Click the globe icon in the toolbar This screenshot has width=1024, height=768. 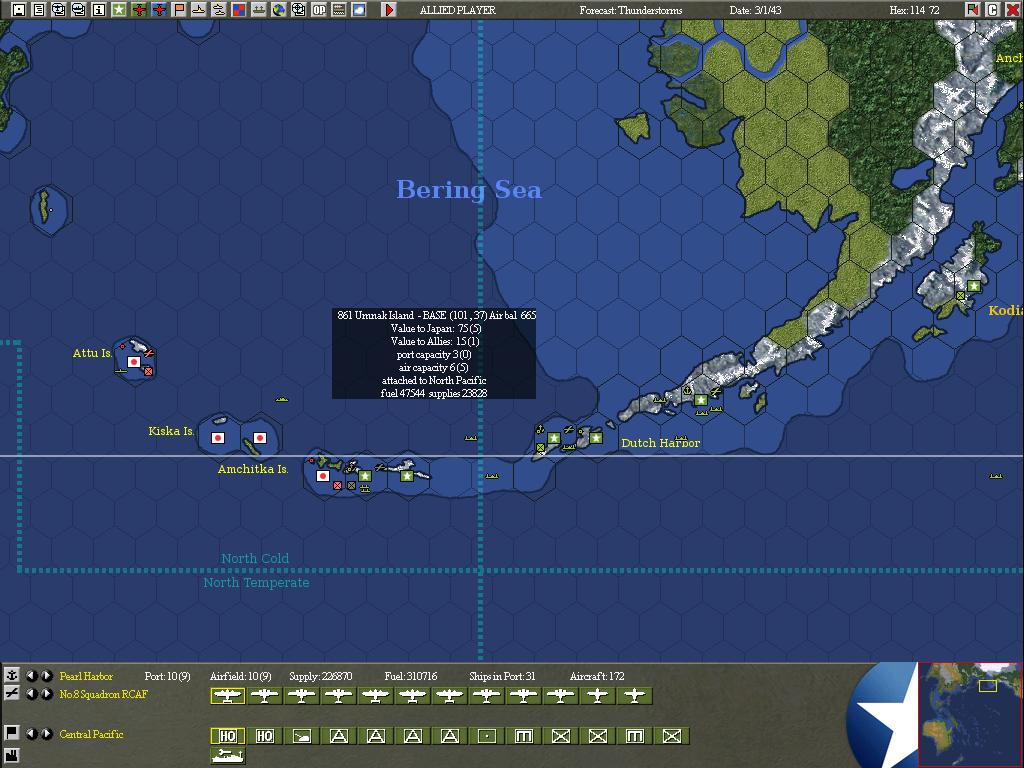(279, 10)
